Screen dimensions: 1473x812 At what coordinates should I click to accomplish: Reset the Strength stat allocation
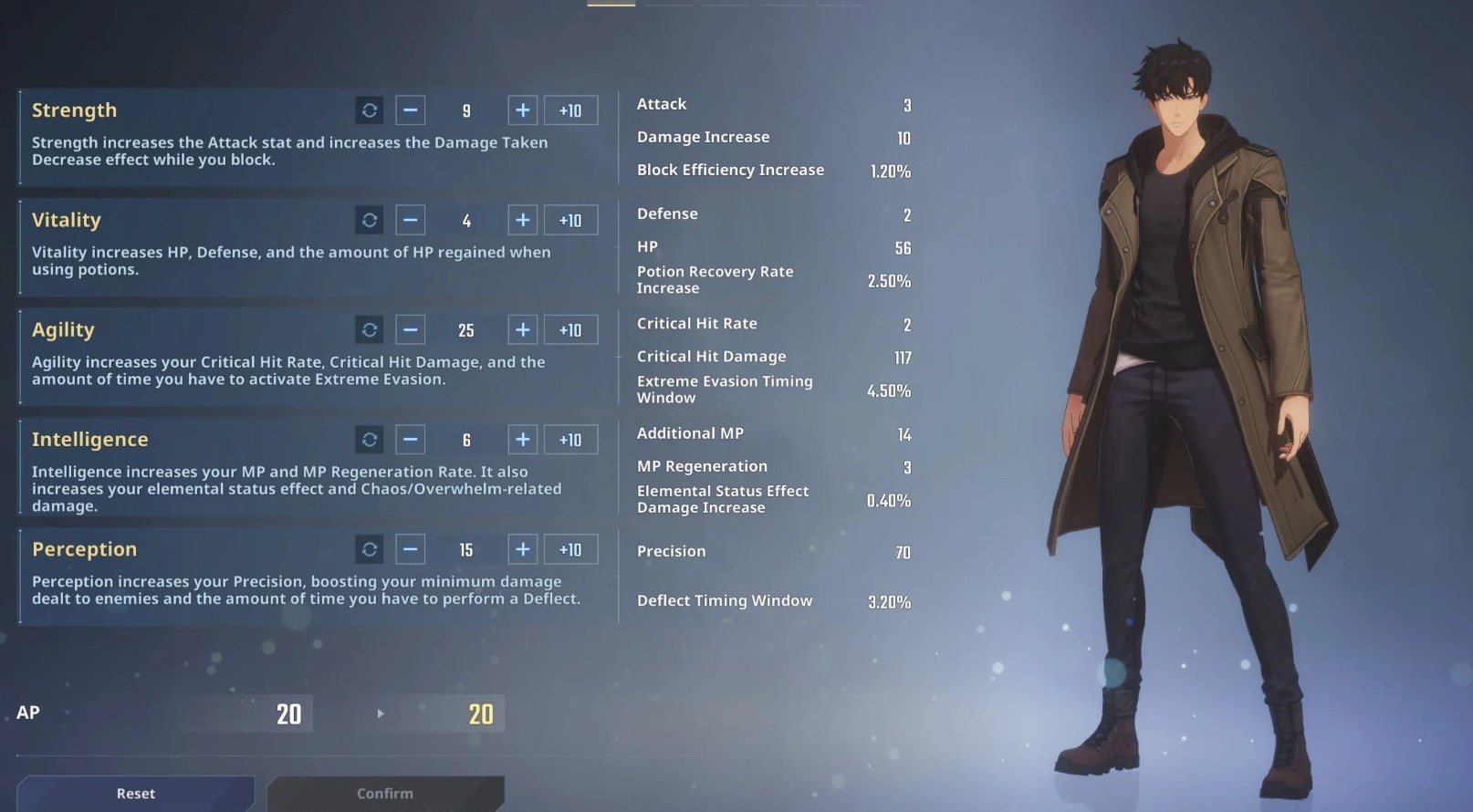(x=370, y=110)
